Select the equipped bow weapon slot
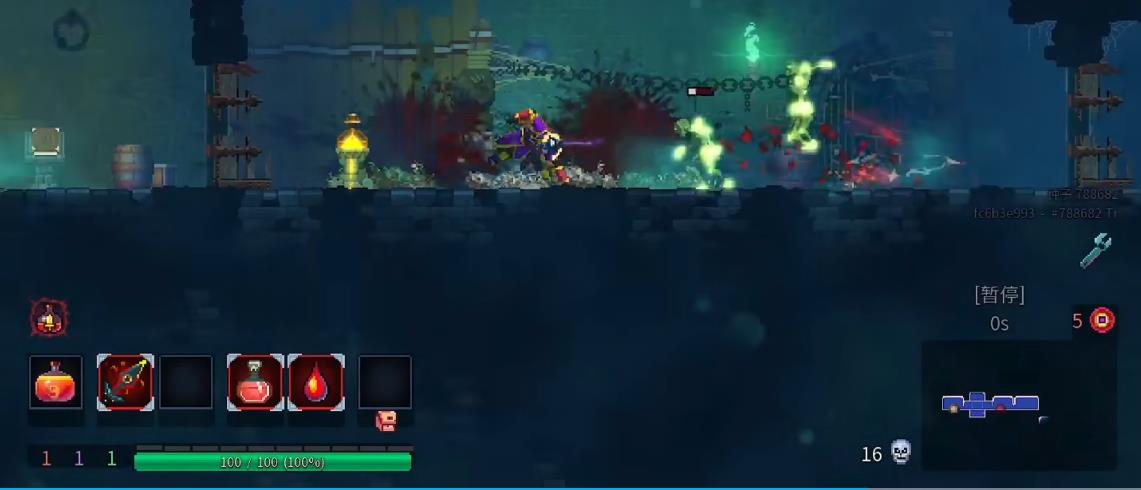Screen dimensions: 1141x490 pos(125,382)
